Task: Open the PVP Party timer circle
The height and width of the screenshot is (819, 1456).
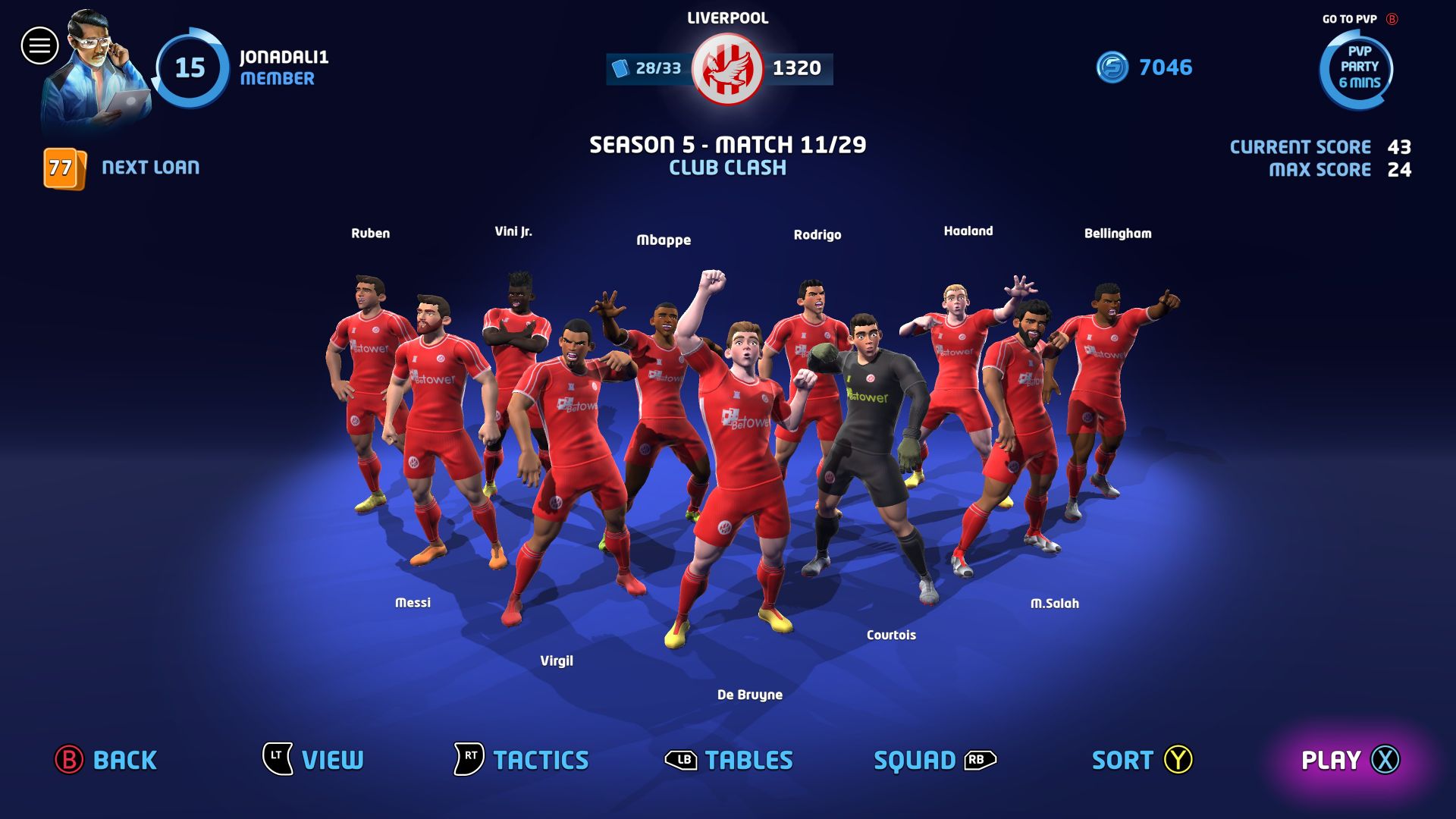Action: [x=1357, y=70]
